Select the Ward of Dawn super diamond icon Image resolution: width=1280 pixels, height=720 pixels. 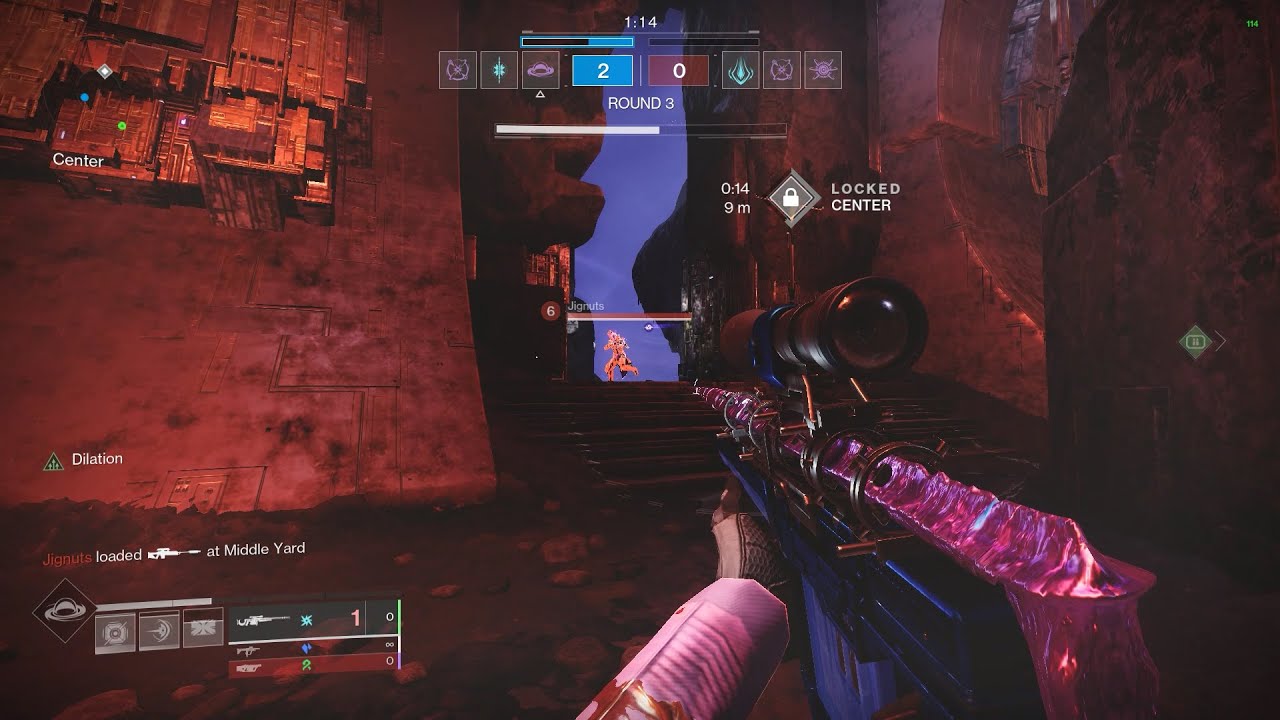(x=64, y=611)
